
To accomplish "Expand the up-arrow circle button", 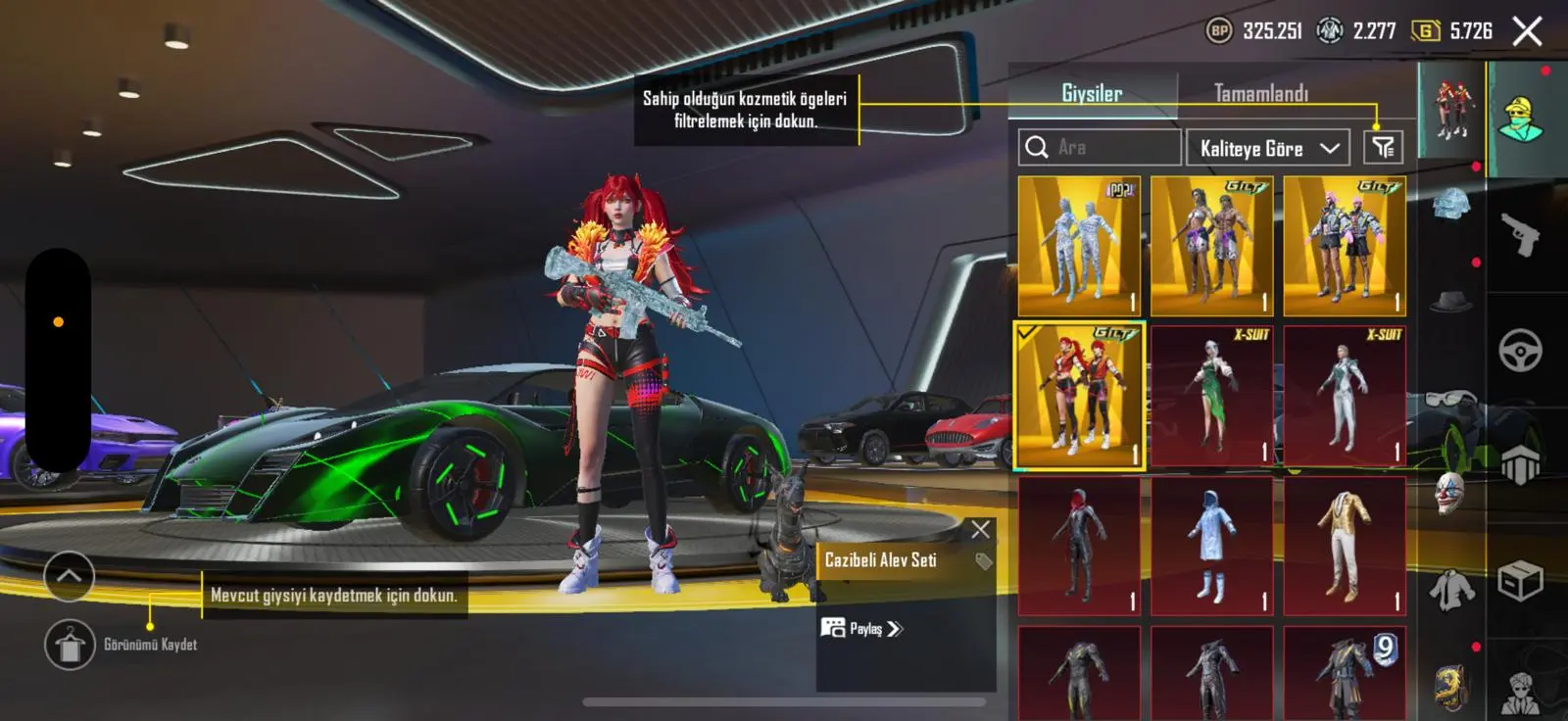I will tap(70, 576).
